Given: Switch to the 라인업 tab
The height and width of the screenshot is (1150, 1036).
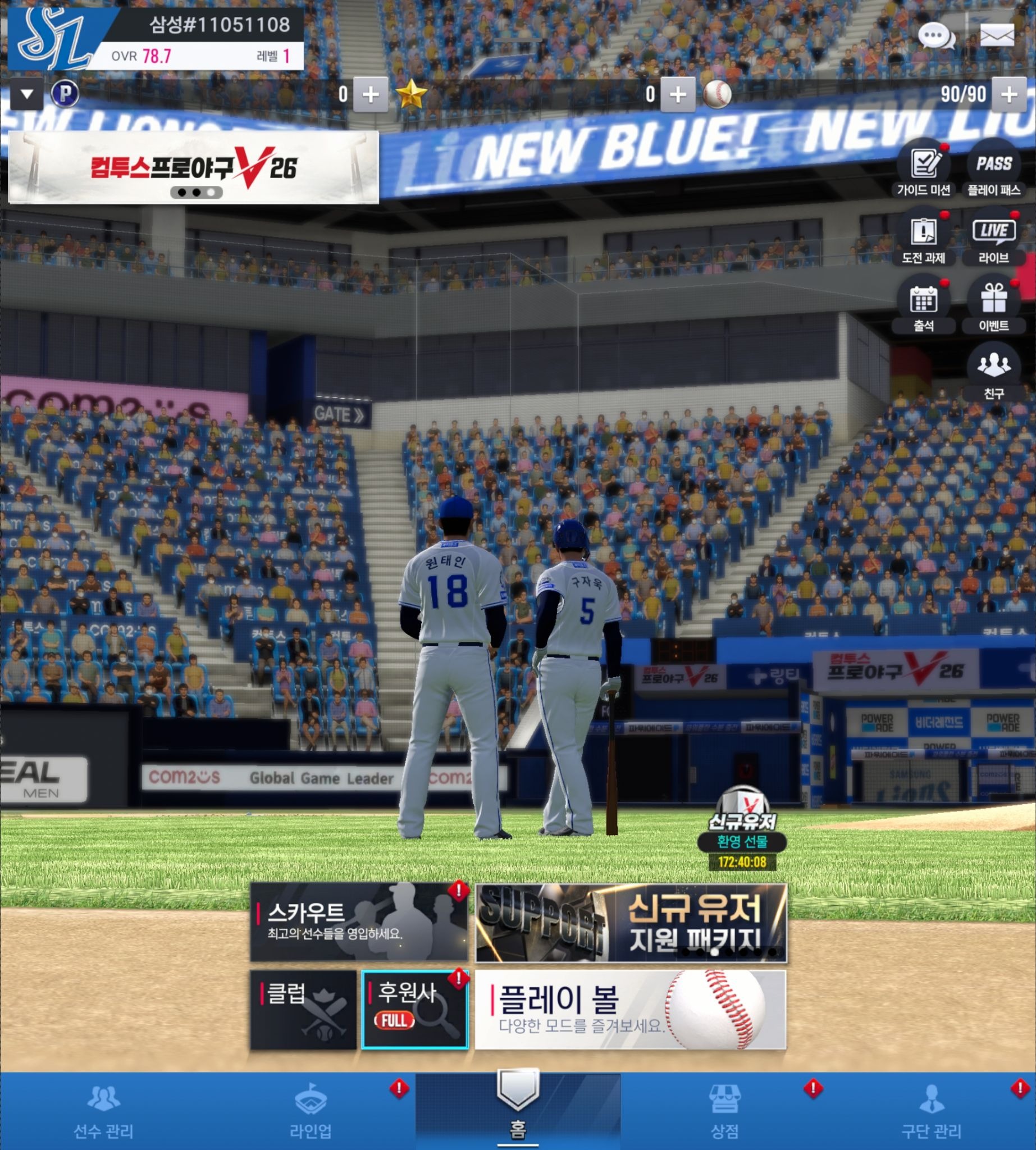Looking at the screenshot, I should pyautogui.click(x=311, y=1113).
